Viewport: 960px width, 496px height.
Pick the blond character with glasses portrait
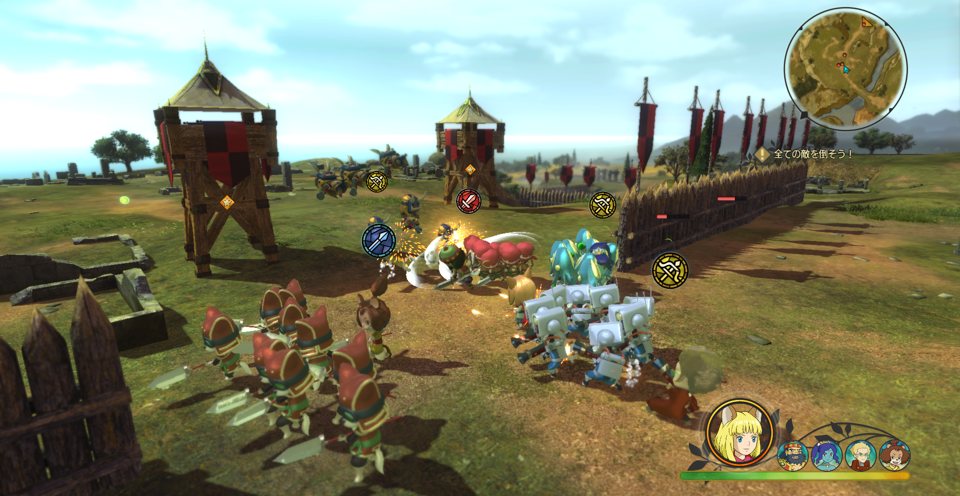[x=860, y=455]
